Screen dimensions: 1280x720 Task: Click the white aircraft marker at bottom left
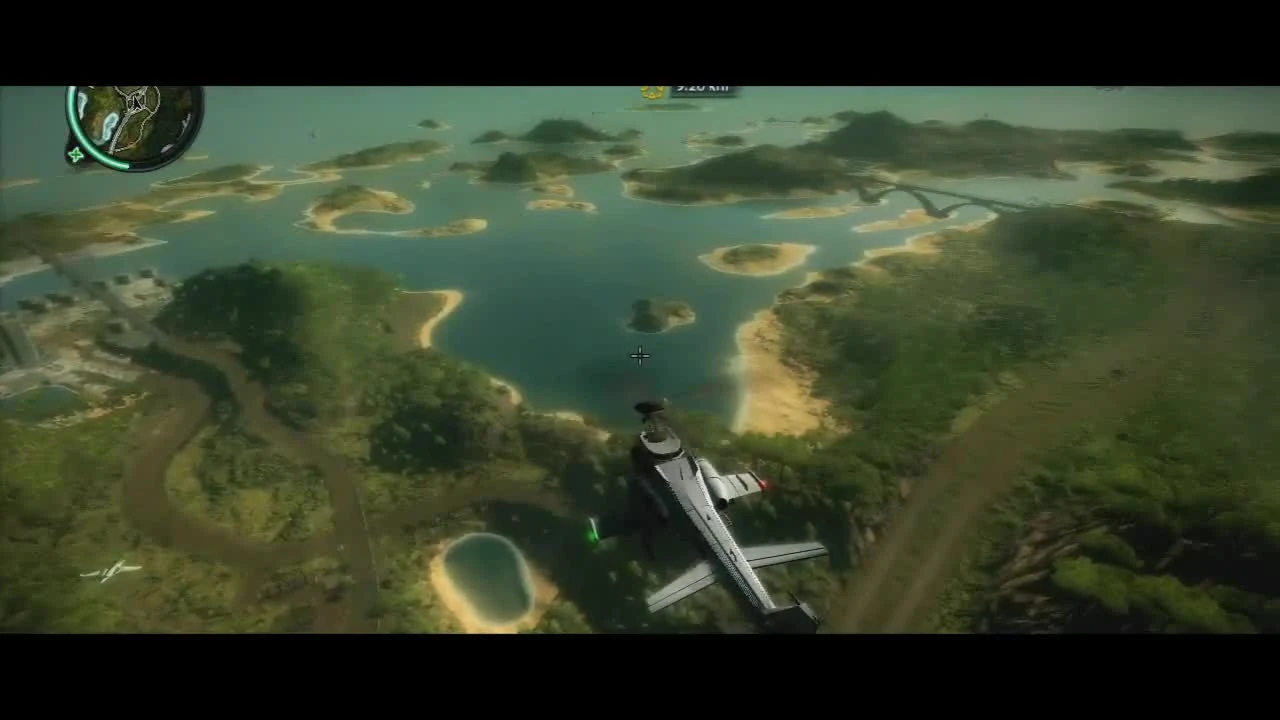tap(110, 574)
